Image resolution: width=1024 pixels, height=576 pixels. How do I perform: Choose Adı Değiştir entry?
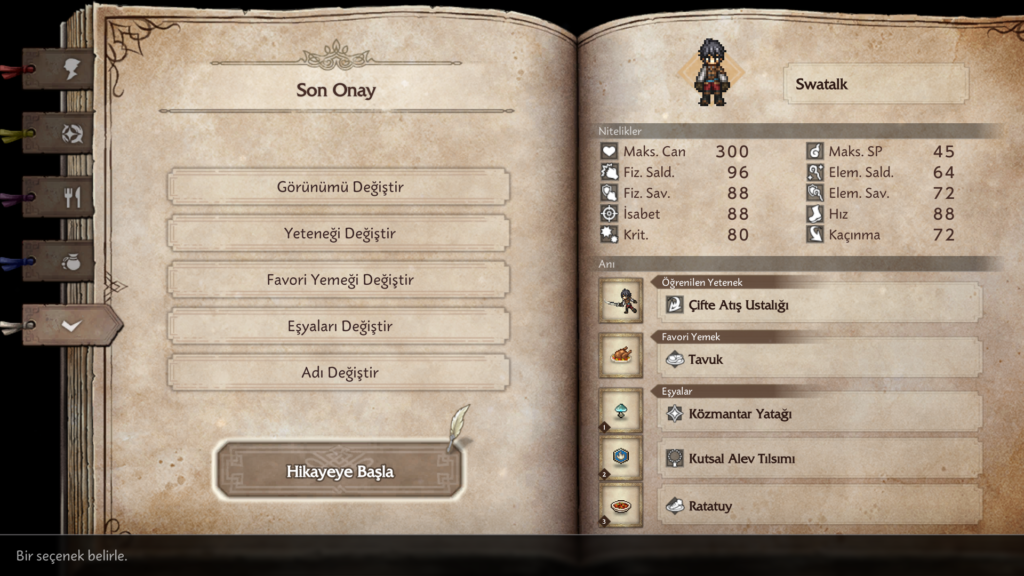[339, 373]
